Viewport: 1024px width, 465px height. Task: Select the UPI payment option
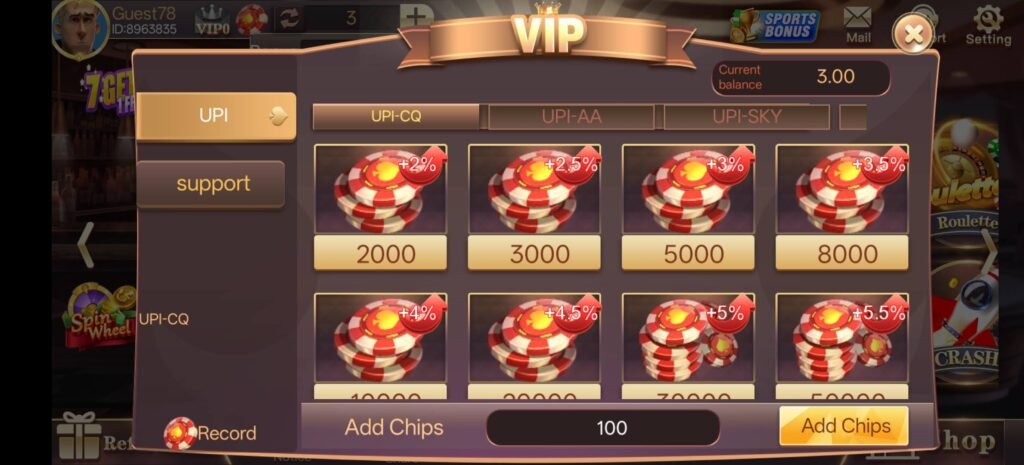[216, 116]
